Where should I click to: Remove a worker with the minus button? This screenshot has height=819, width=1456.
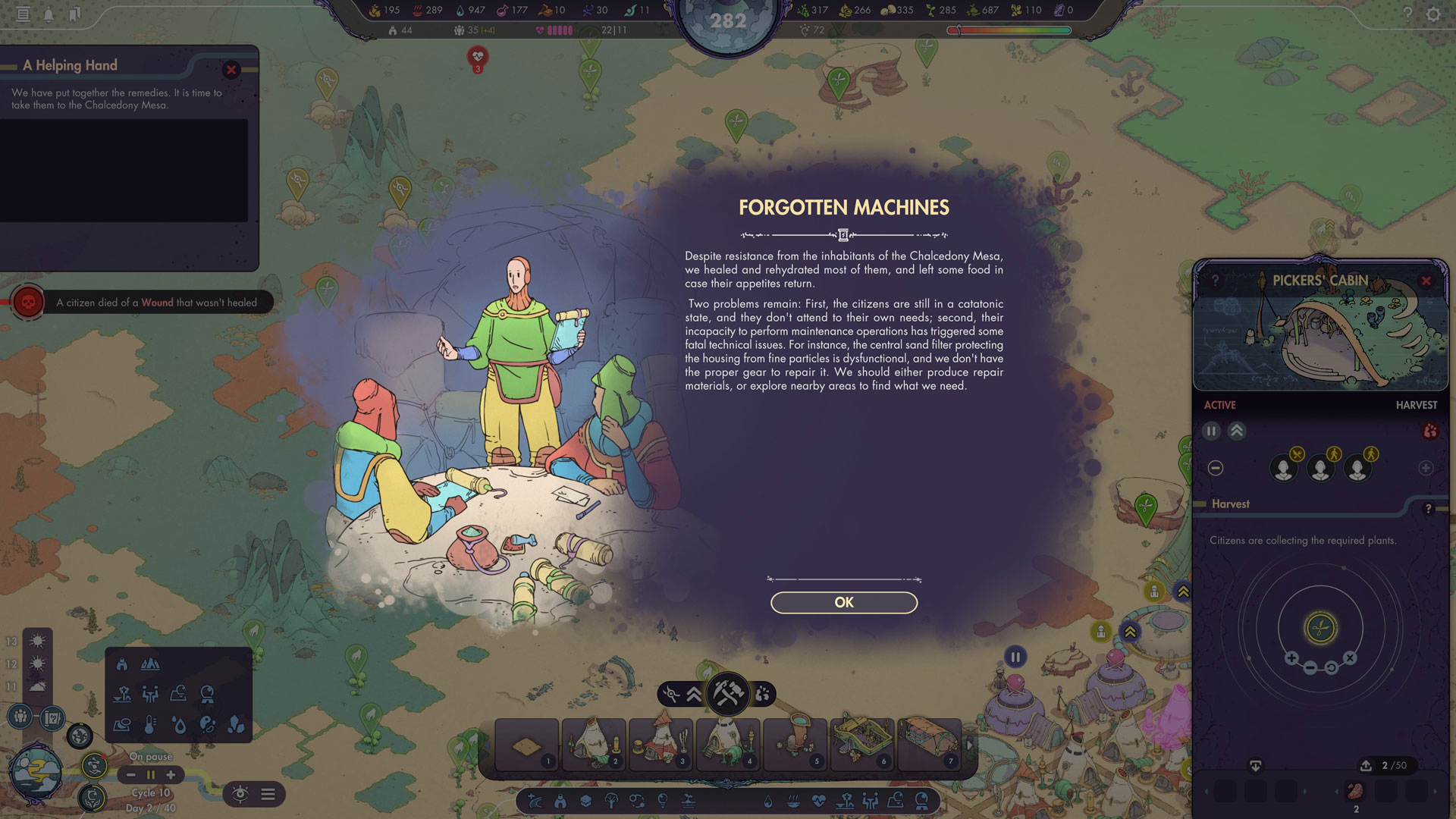click(1216, 468)
